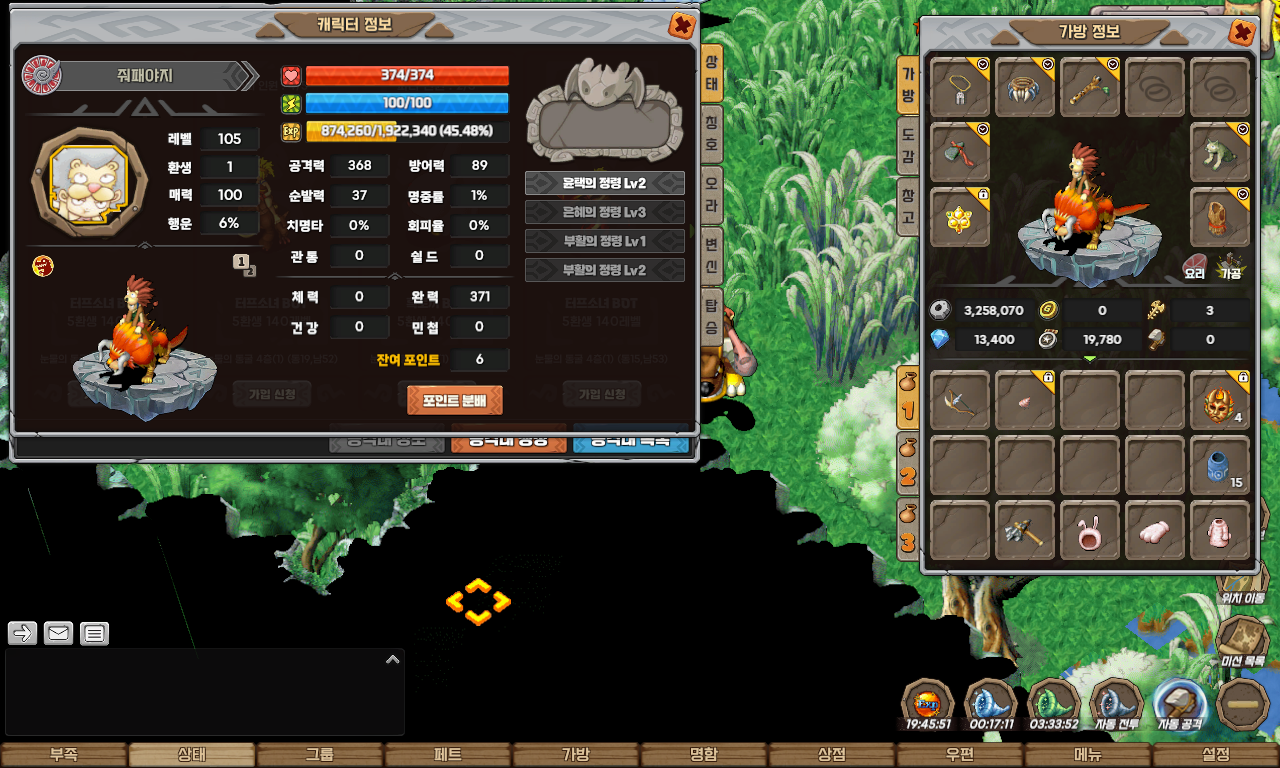The width and height of the screenshot is (1280, 768).
Task: Open the 미션 목록 icon
Action: pyautogui.click(x=1243, y=640)
